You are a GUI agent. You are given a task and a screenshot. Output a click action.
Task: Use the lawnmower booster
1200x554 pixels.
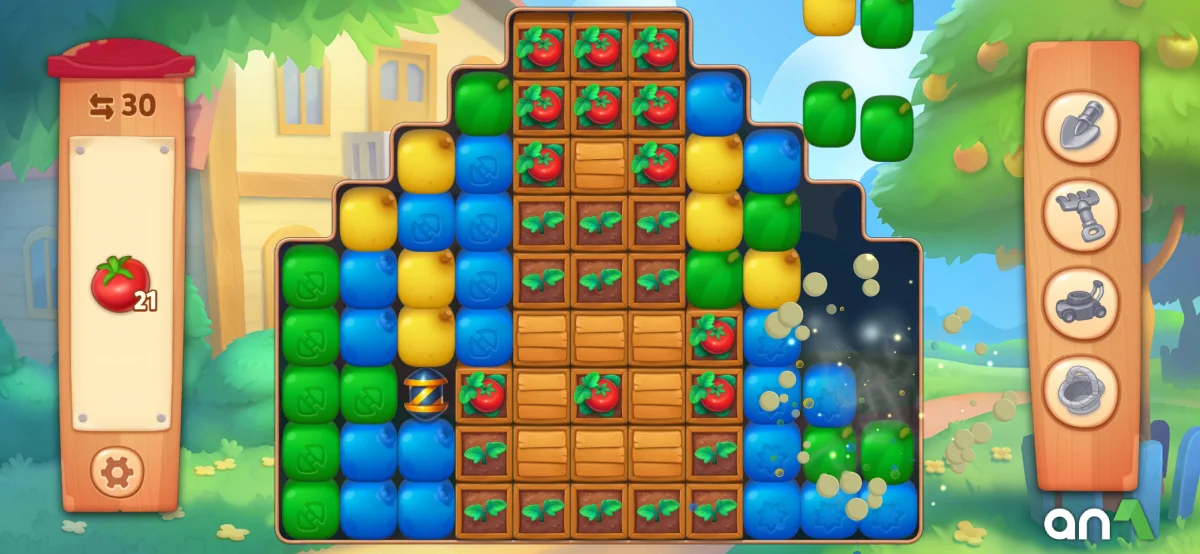tap(1081, 302)
